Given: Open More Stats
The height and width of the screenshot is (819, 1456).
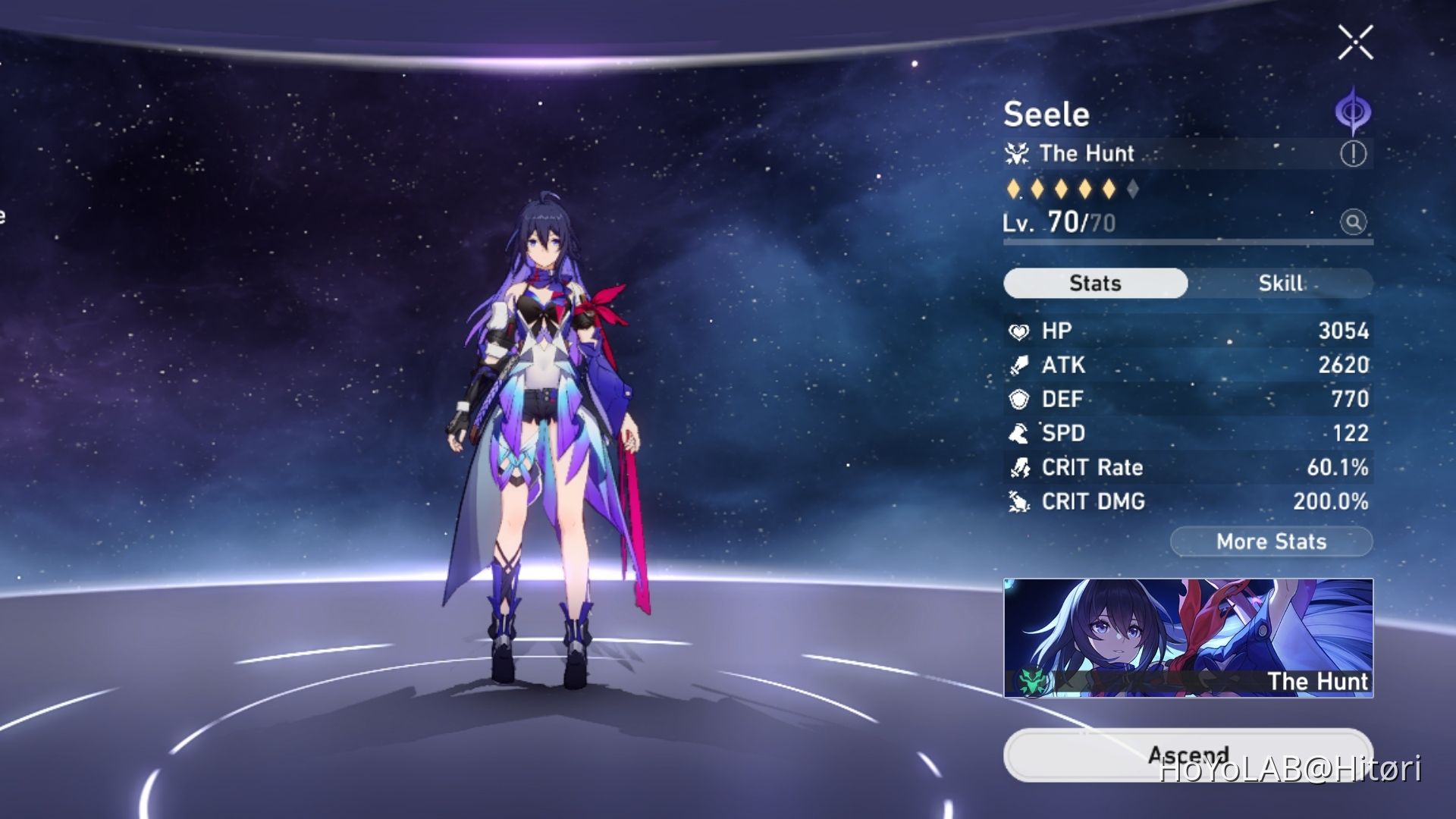Looking at the screenshot, I should click(1271, 541).
